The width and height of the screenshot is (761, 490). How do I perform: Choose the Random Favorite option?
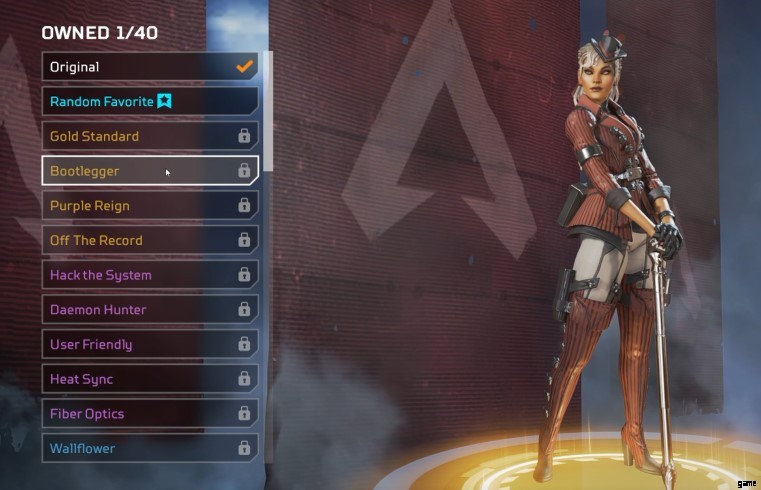pyautogui.click(x=150, y=101)
